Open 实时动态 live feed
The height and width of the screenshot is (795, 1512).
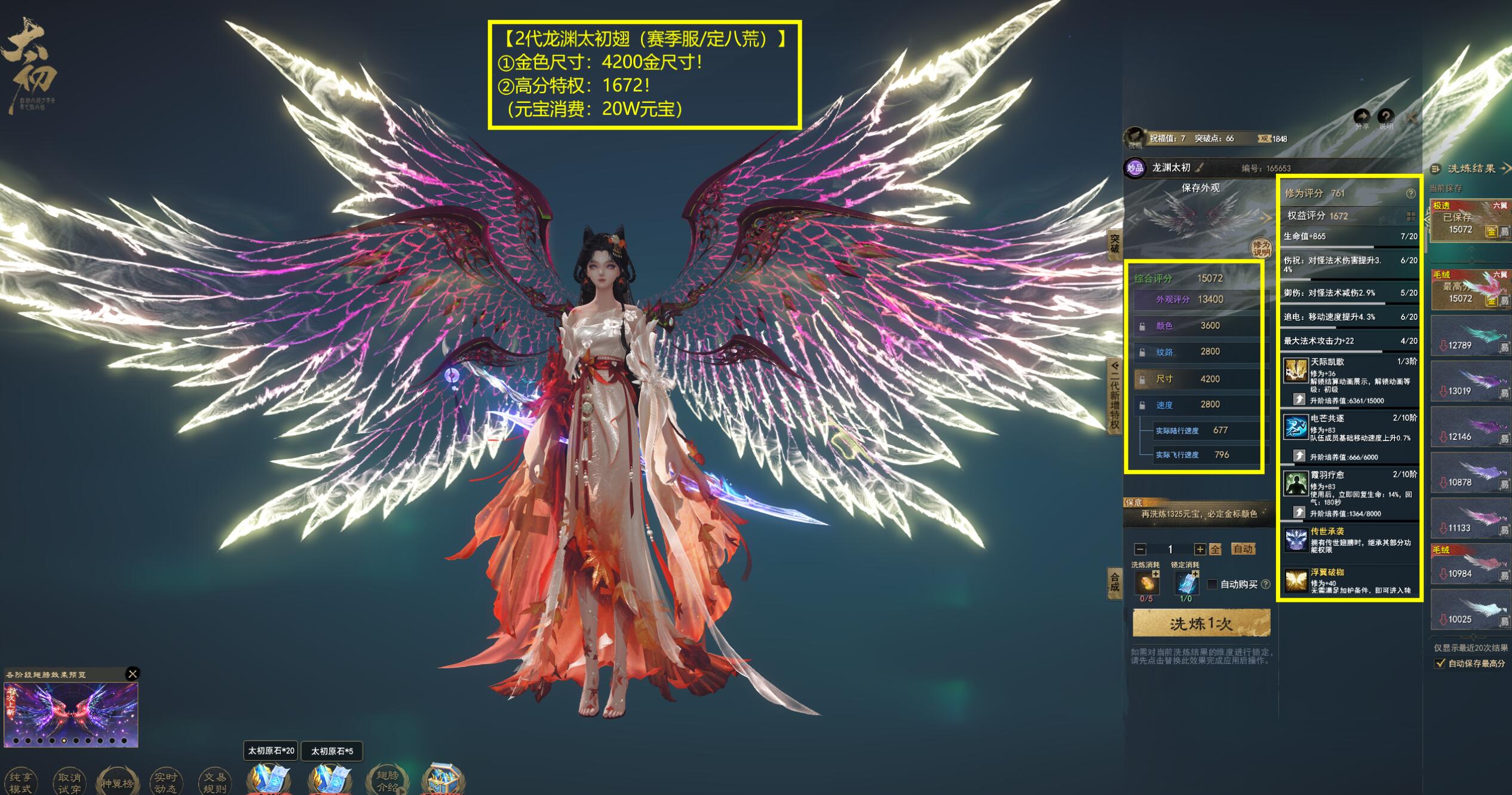[165, 782]
